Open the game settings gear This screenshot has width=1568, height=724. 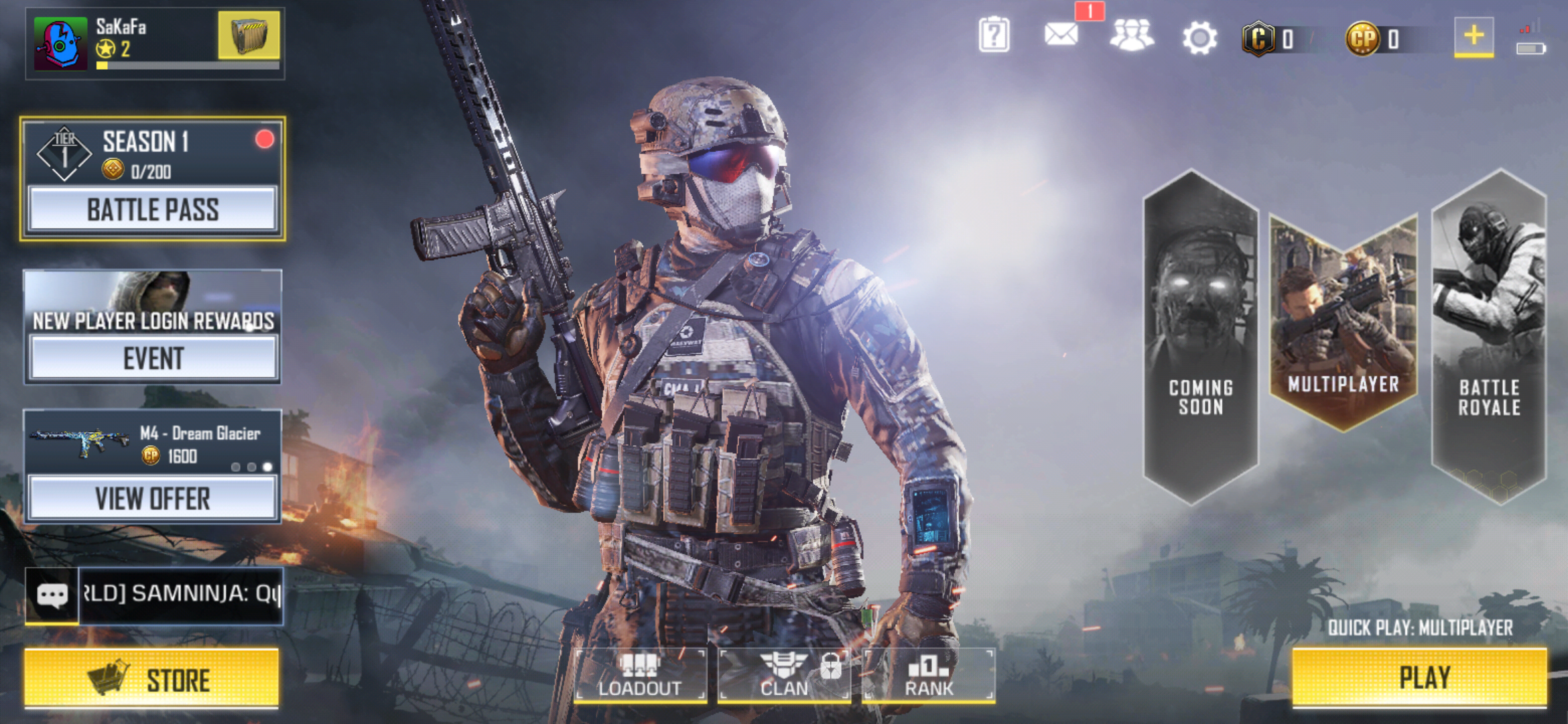[1201, 37]
